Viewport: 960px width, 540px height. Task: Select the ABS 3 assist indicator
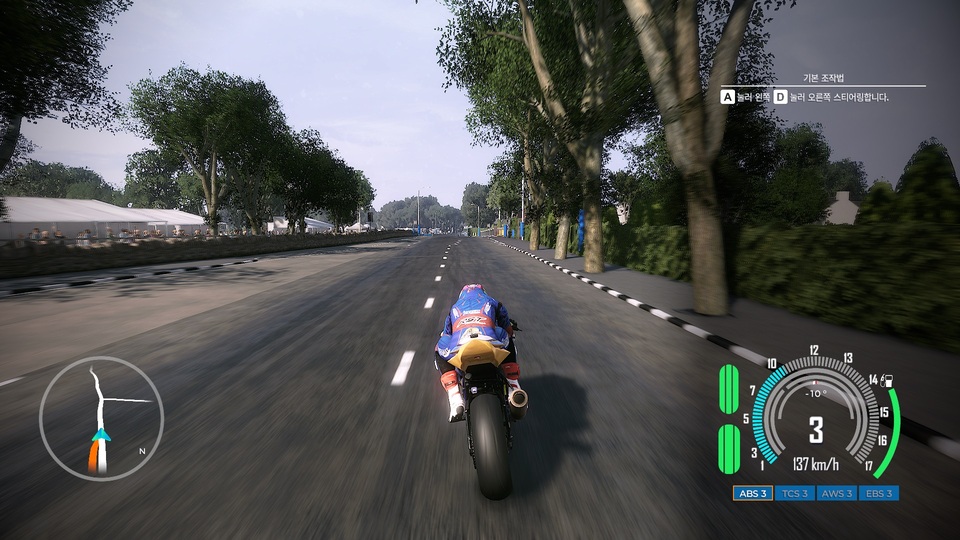click(752, 493)
